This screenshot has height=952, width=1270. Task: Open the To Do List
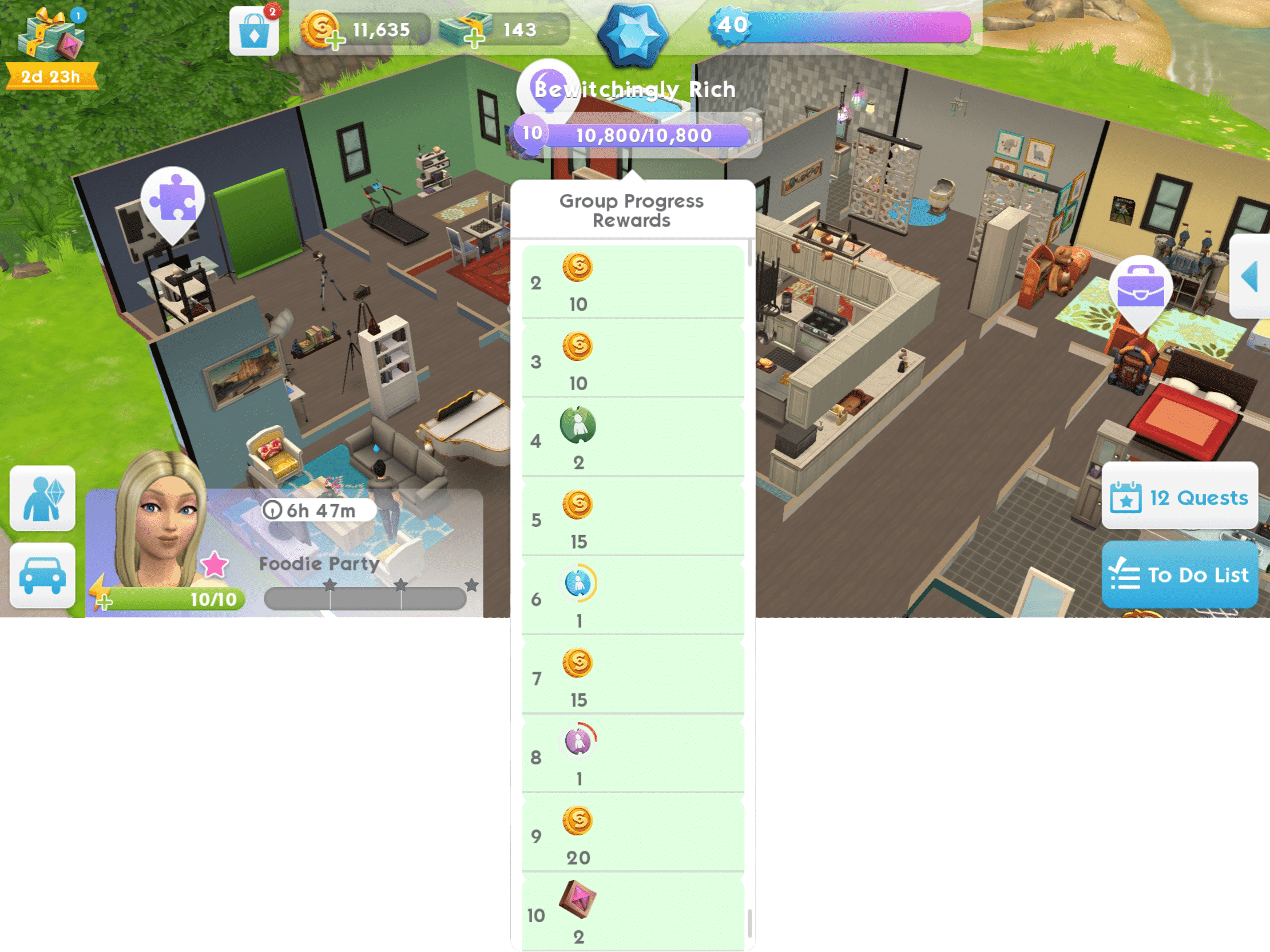[x=1179, y=575]
